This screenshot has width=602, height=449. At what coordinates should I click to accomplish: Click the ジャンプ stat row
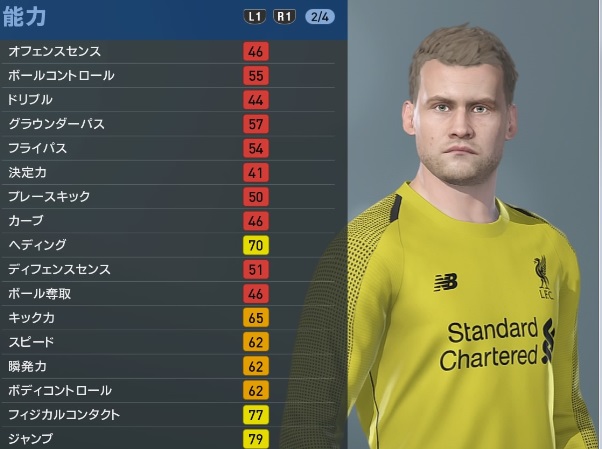170,438
